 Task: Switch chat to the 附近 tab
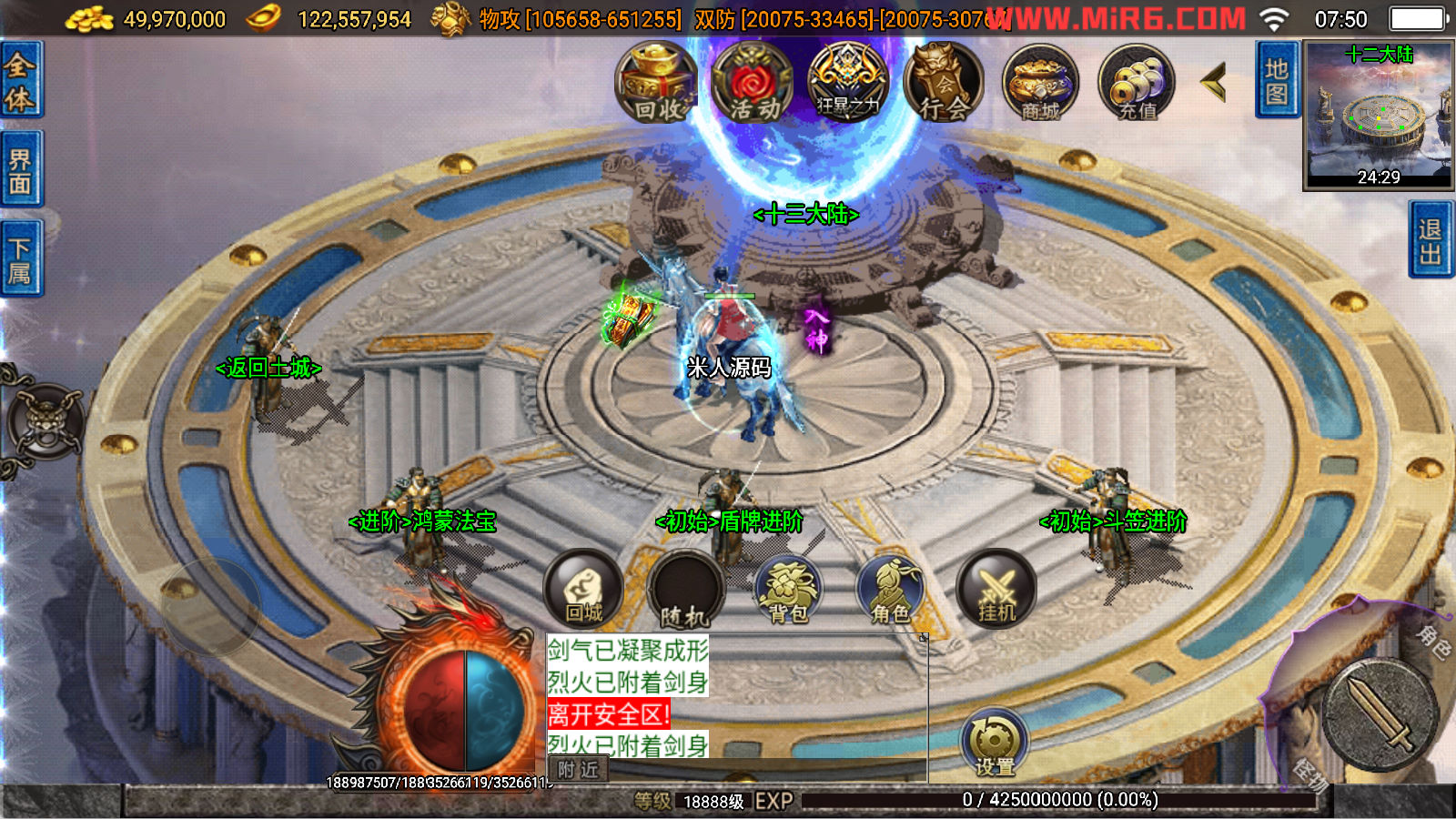tap(578, 770)
